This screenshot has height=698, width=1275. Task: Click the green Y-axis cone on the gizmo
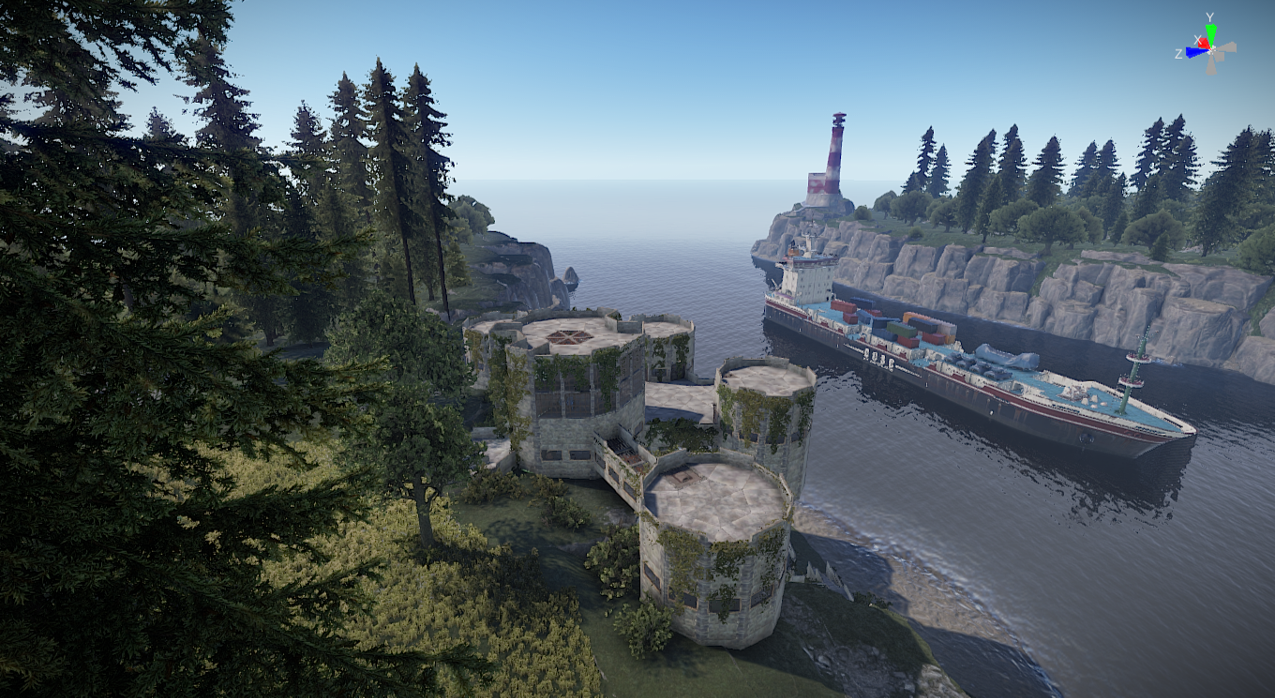tap(1210, 33)
